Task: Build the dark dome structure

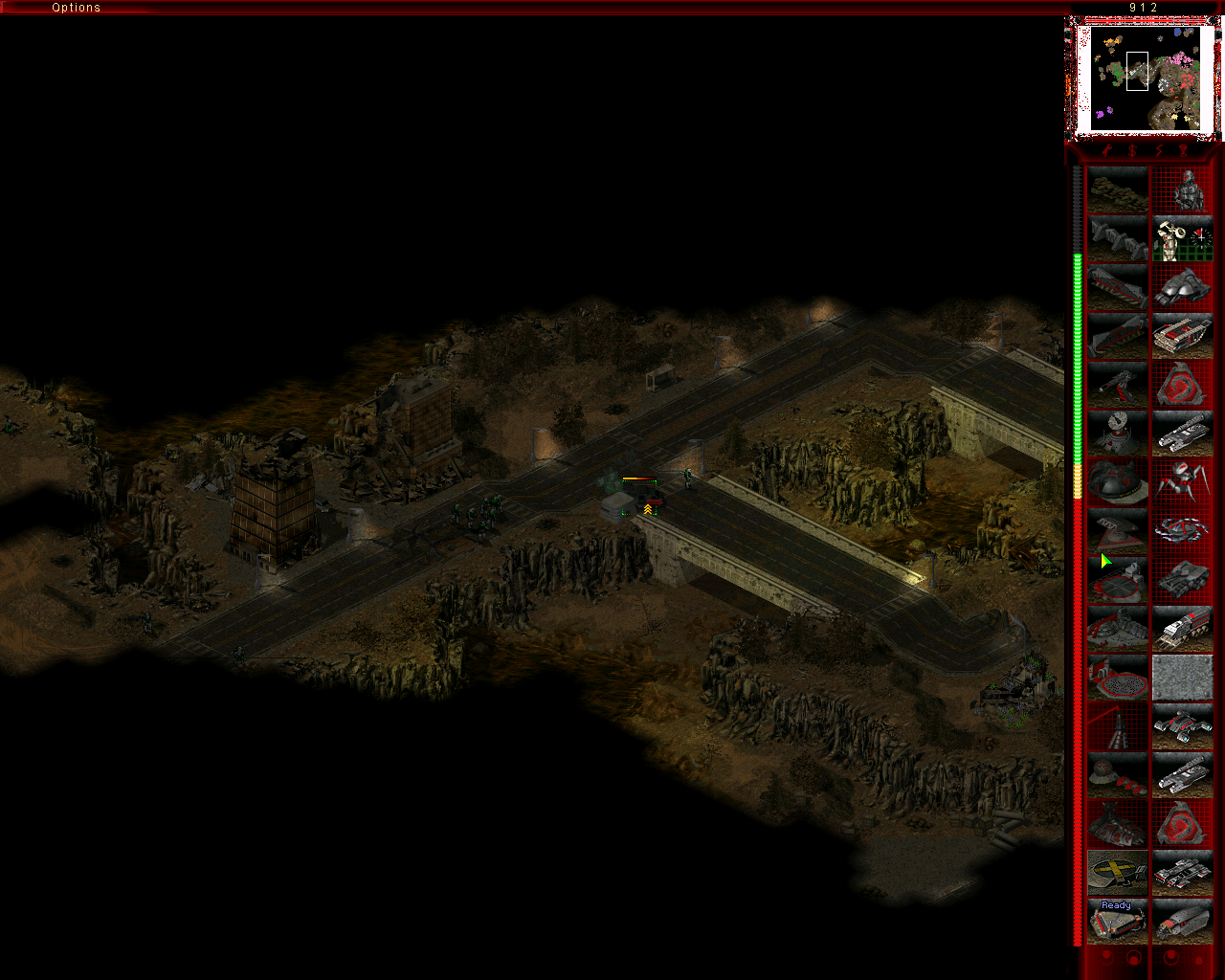Action: tap(1117, 483)
